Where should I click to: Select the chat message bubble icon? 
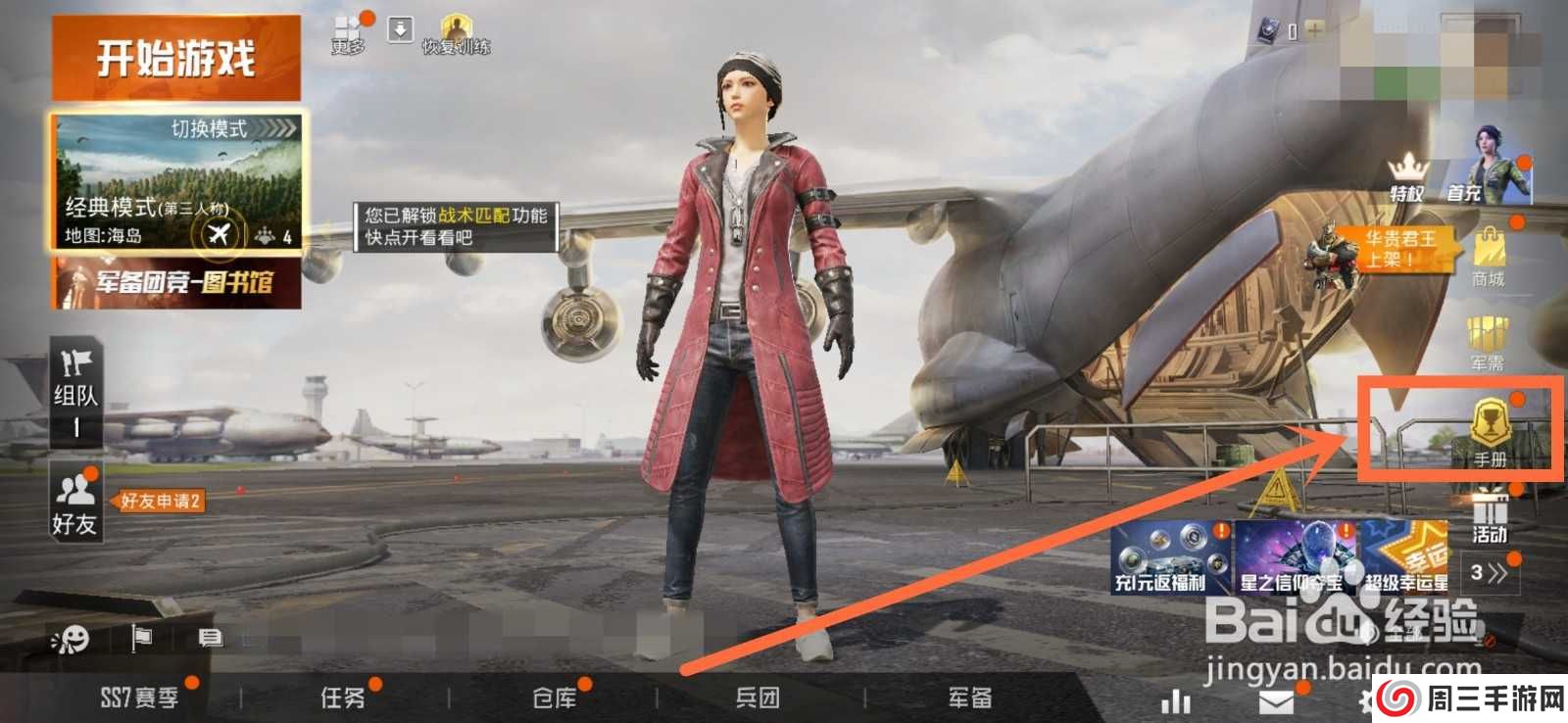(x=208, y=639)
